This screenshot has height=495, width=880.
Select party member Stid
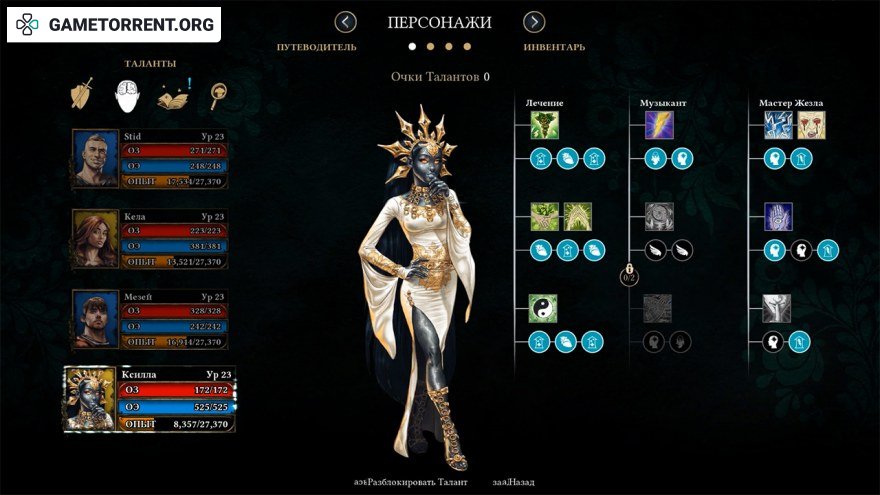pyautogui.click(x=150, y=159)
